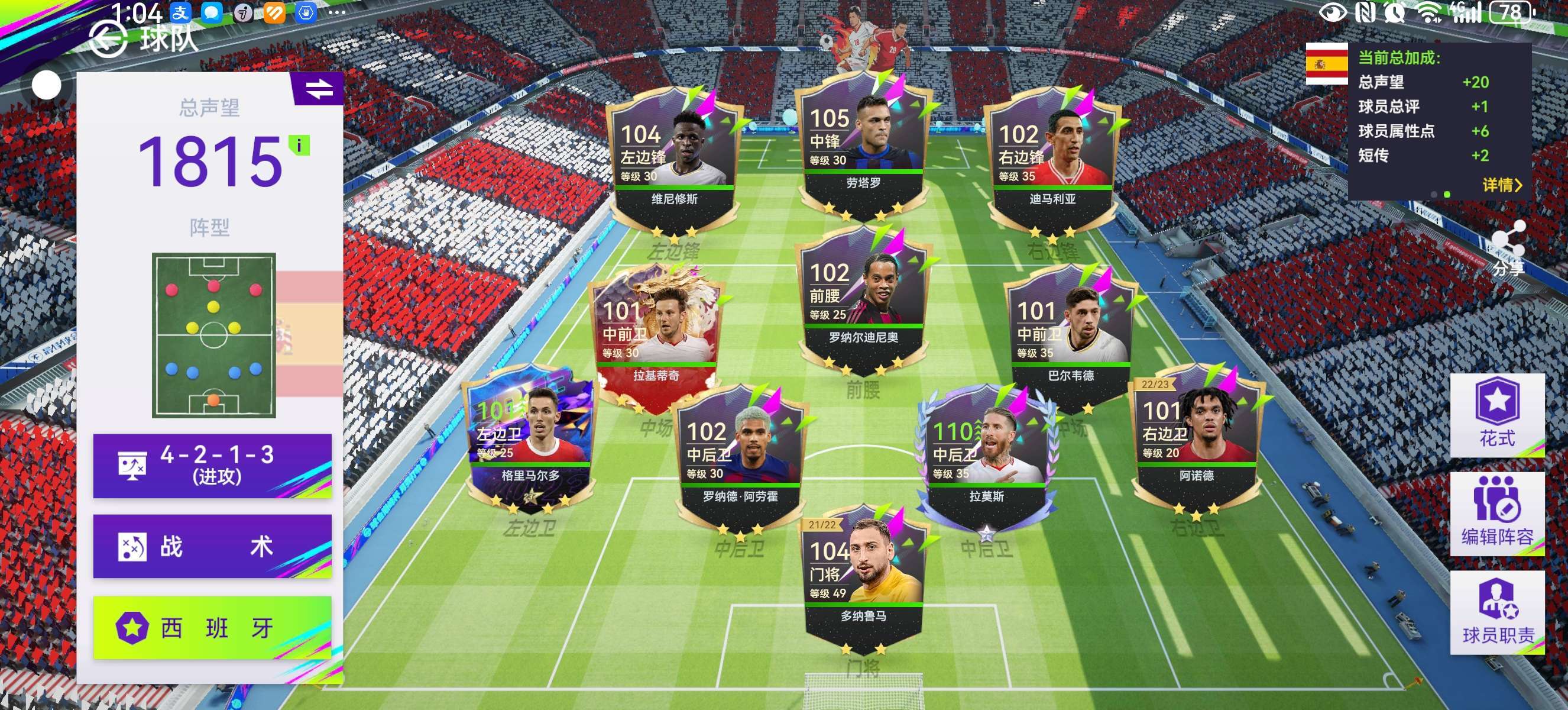Tap the swap arrows on the reputation panel
Screen dimensions: 1568x710
319,89
